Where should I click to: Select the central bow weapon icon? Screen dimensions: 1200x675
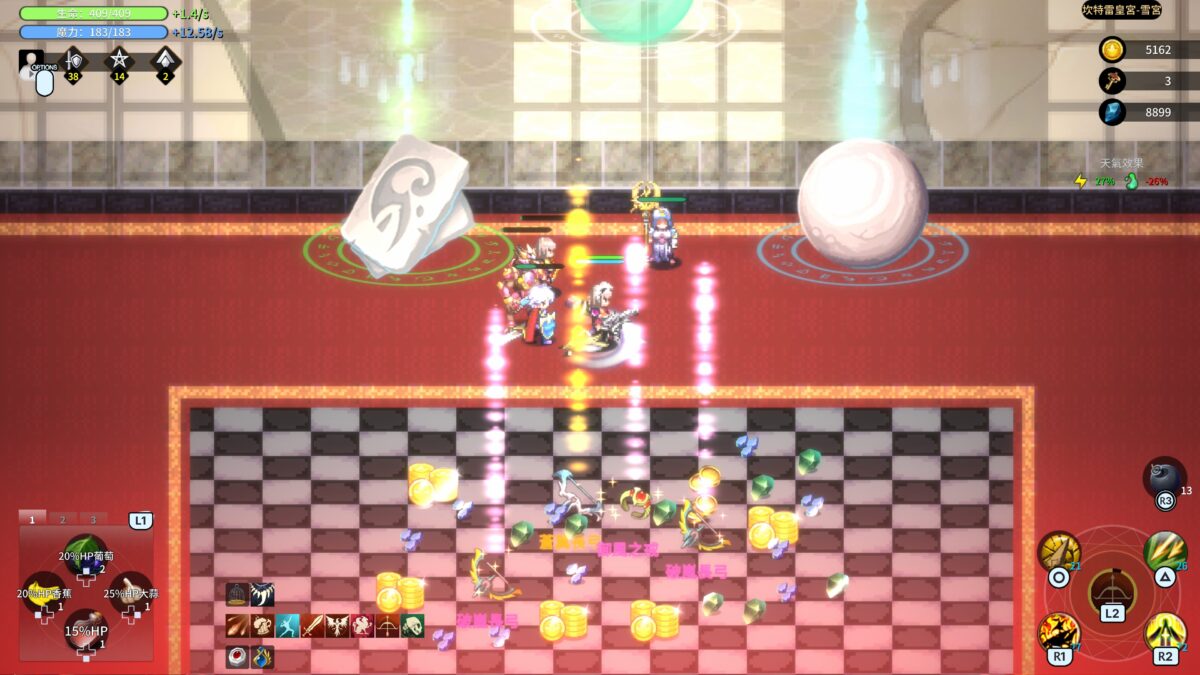click(x=1112, y=590)
